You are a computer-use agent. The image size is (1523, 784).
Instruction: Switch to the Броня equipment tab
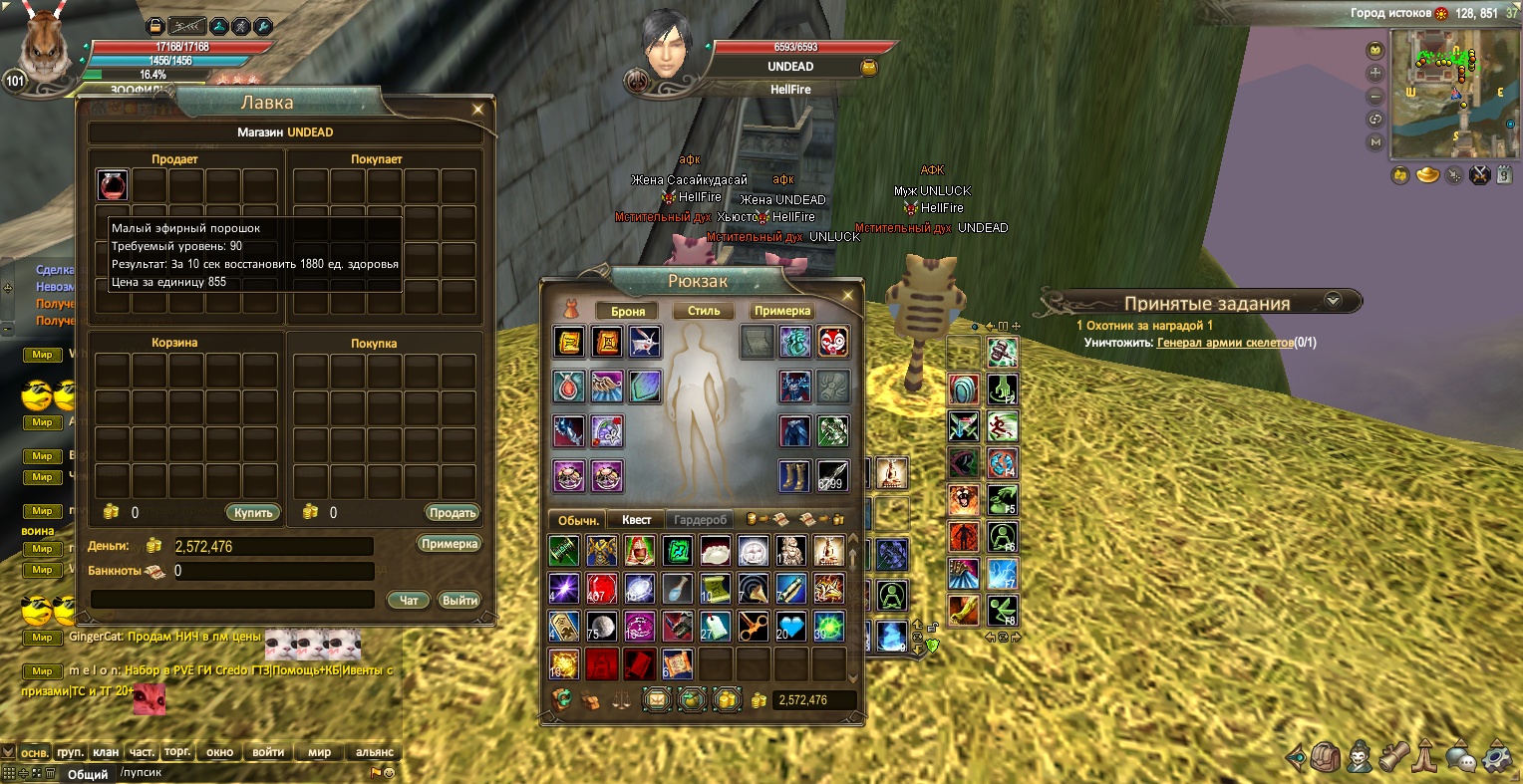pyautogui.click(x=628, y=311)
